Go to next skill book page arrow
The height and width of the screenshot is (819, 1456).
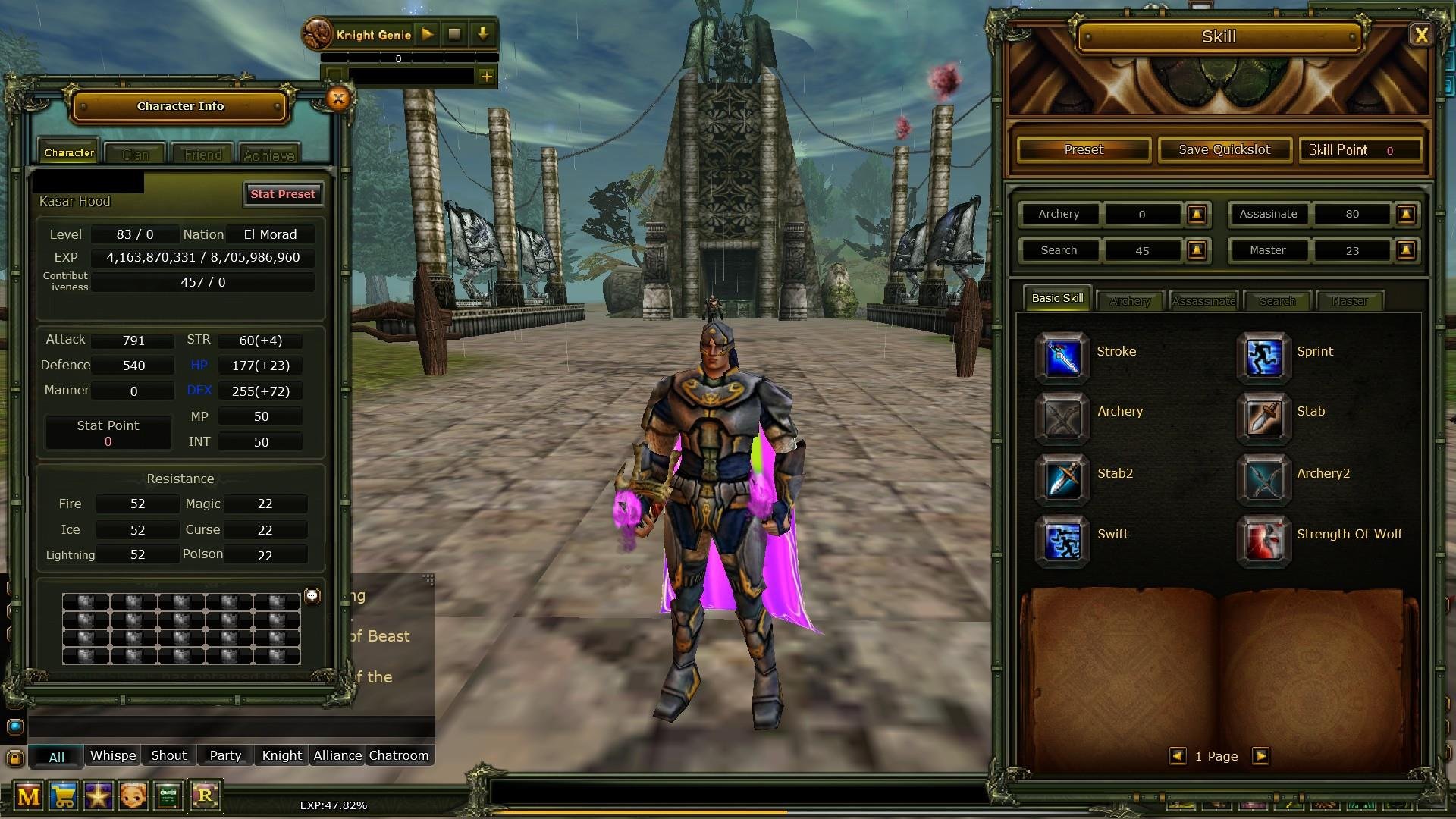(1260, 756)
